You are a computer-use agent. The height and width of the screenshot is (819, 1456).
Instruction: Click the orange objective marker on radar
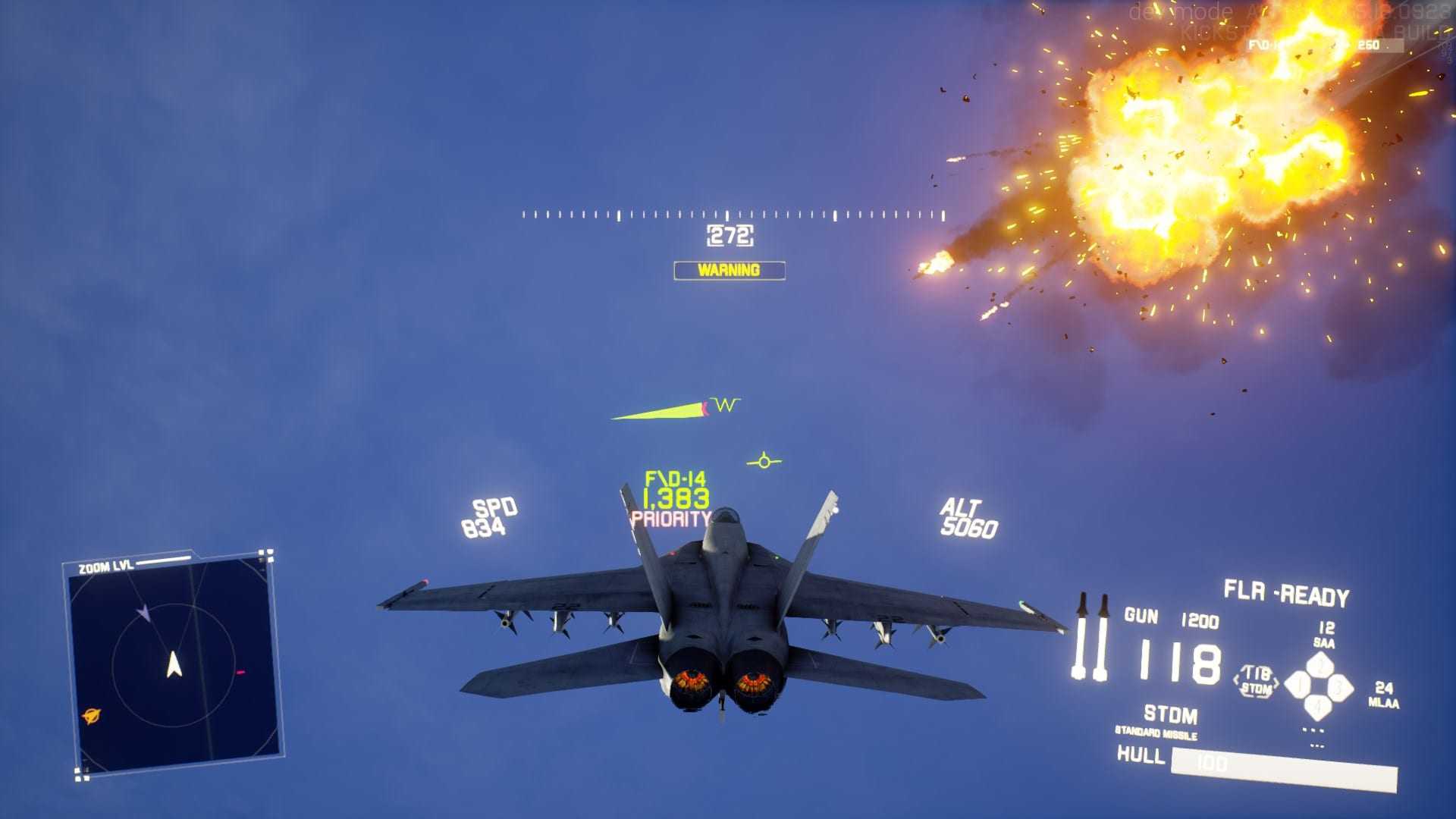[x=92, y=715]
